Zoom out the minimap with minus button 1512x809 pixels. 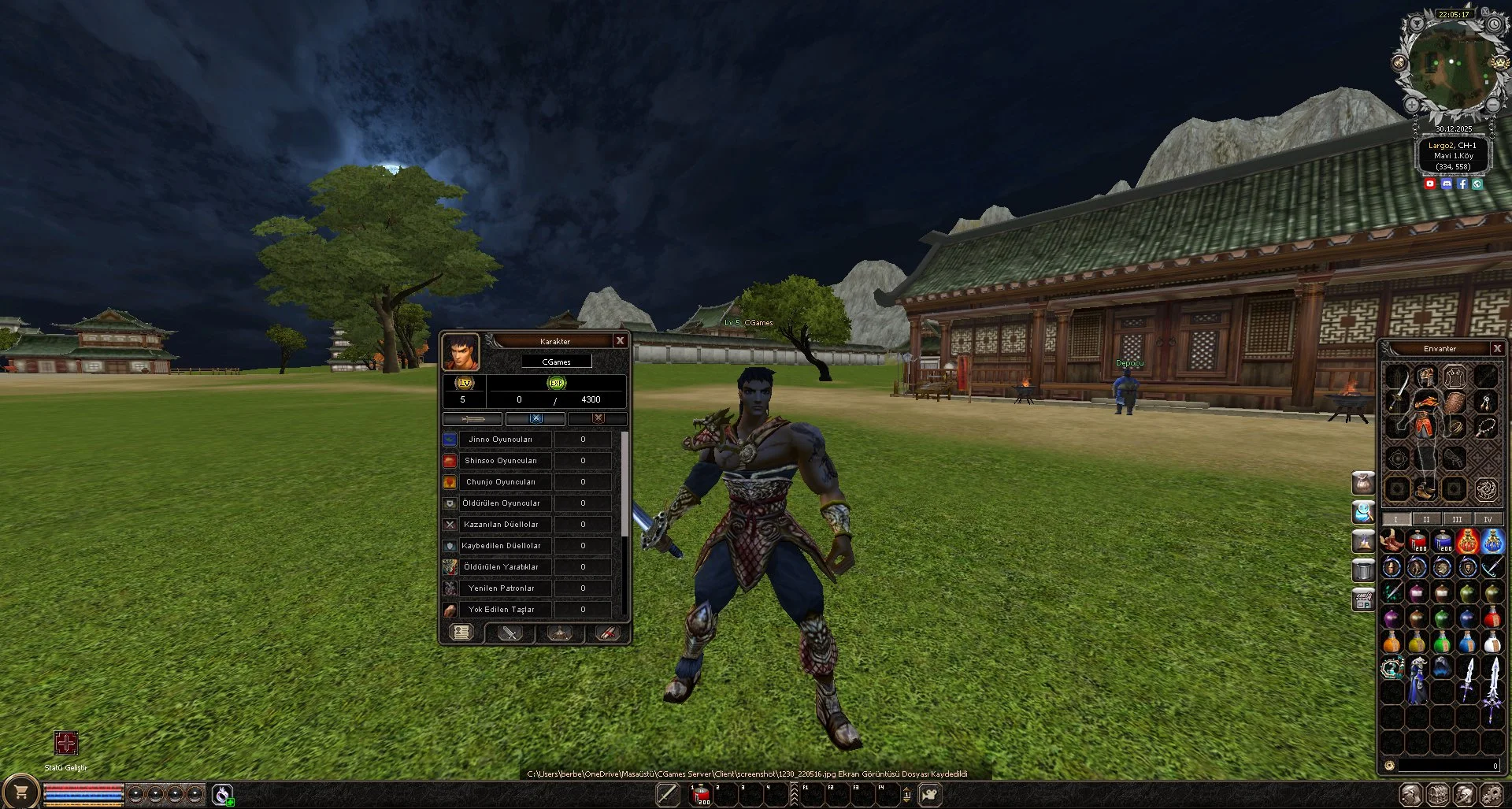coord(1492,104)
